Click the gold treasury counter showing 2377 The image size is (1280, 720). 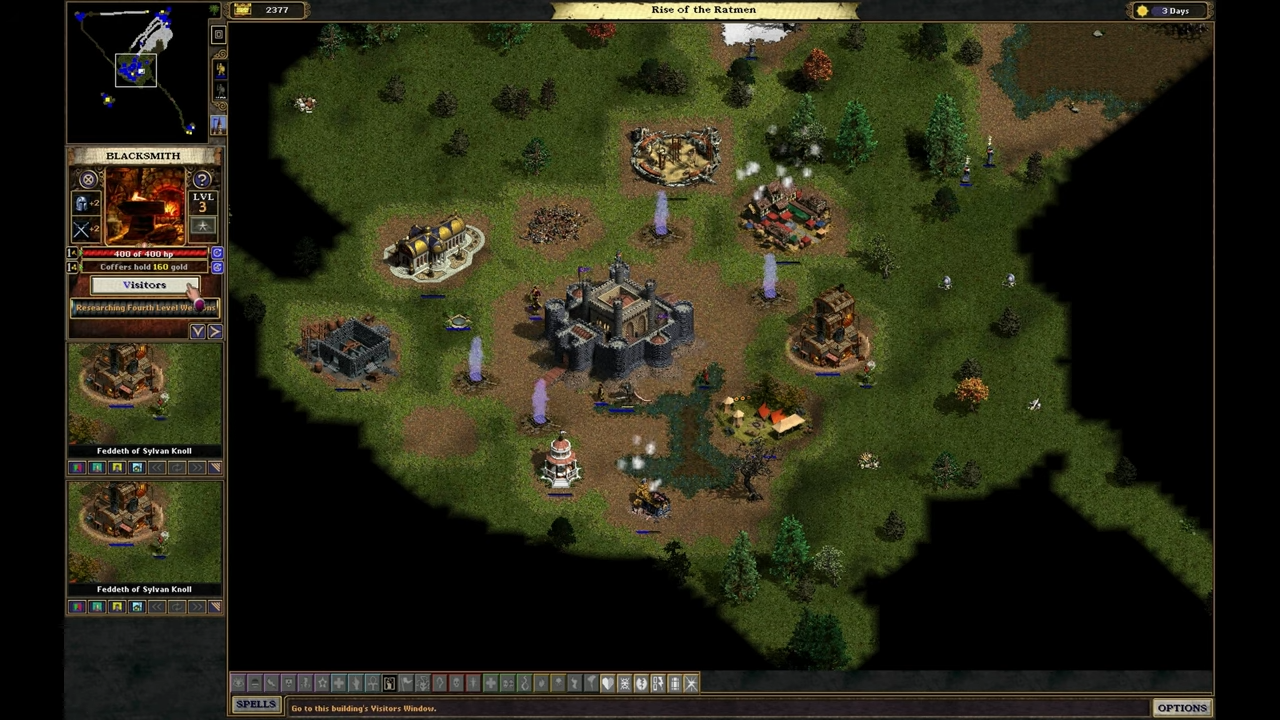click(x=268, y=10)
